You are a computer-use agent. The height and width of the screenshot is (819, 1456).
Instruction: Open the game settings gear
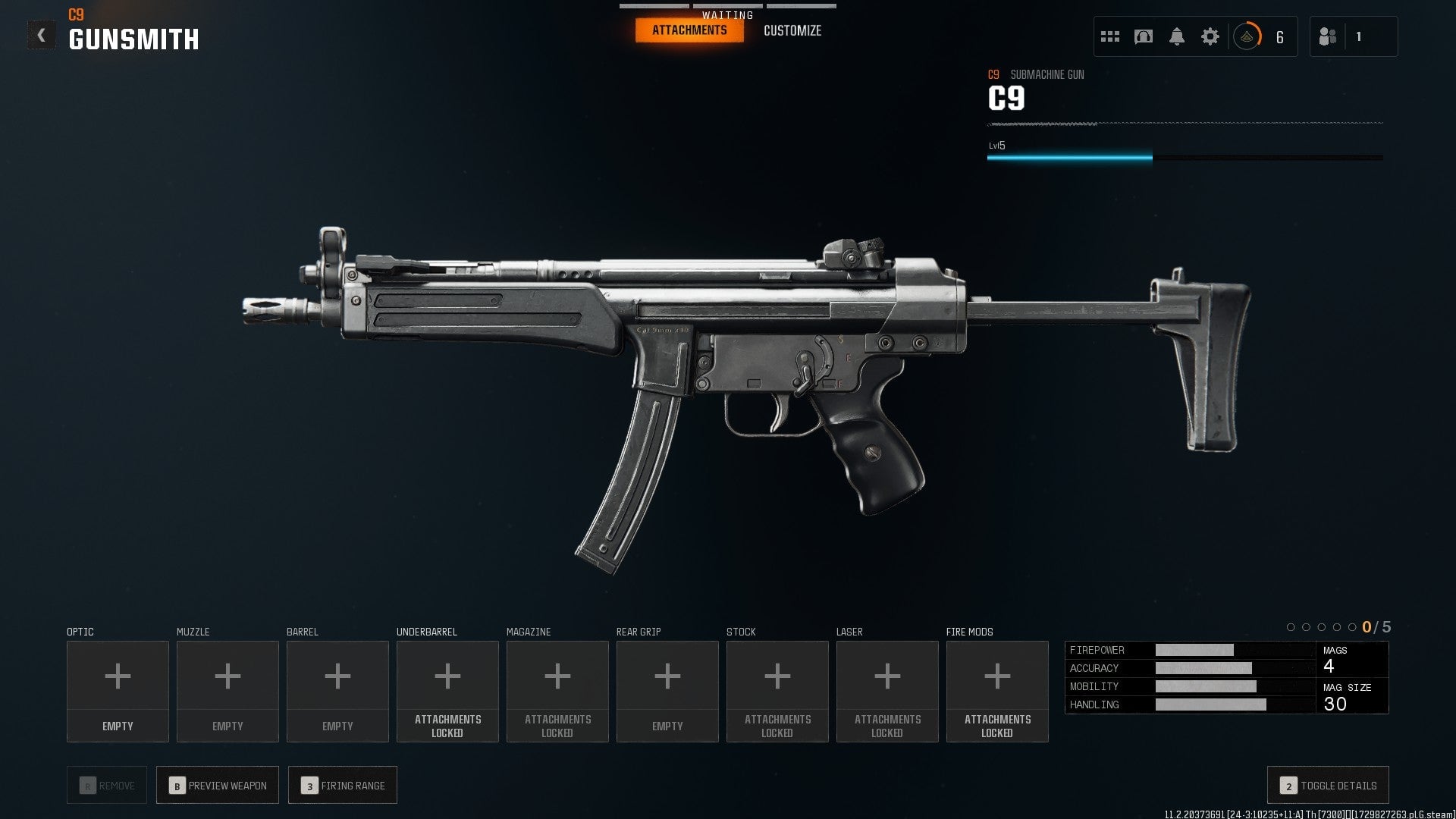pos(1210,36)
